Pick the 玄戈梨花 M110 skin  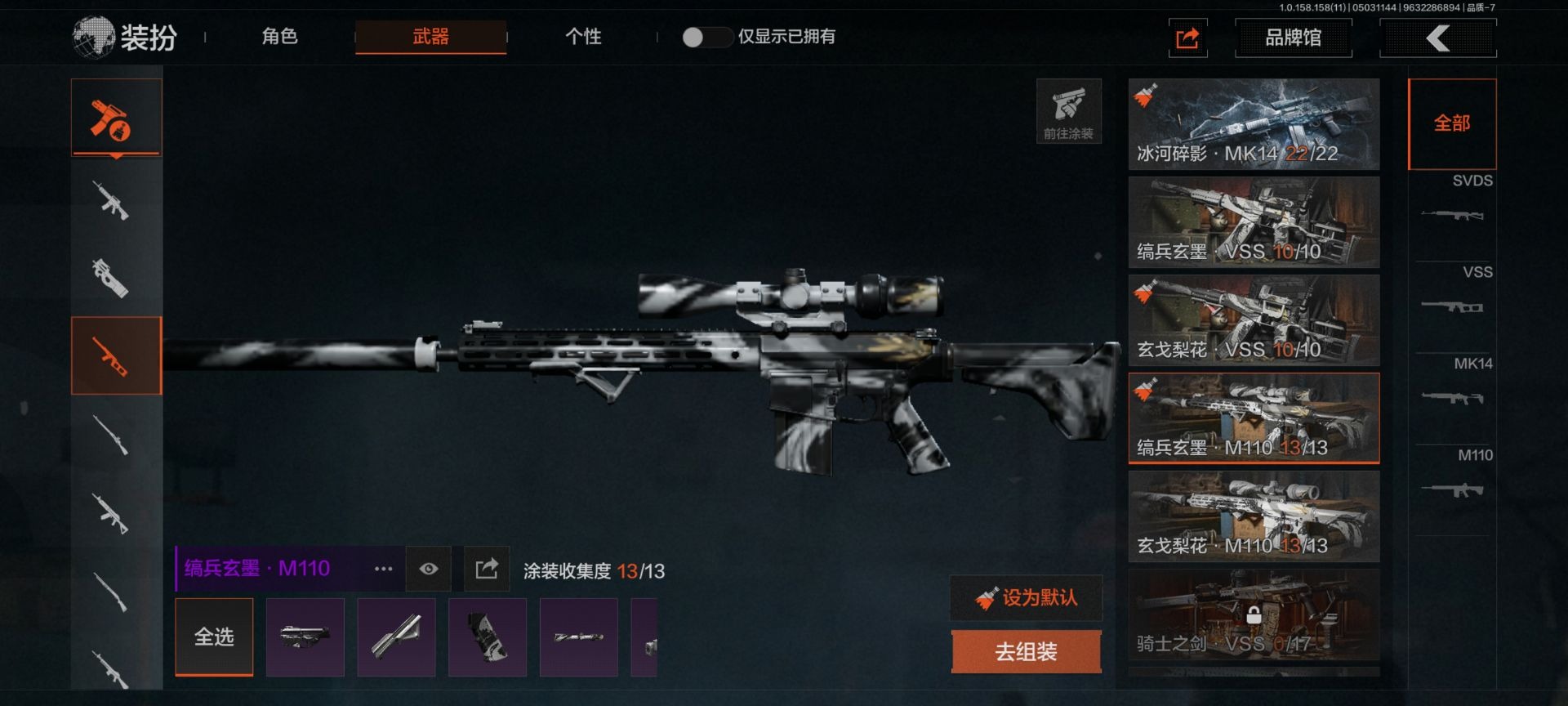1254,516
